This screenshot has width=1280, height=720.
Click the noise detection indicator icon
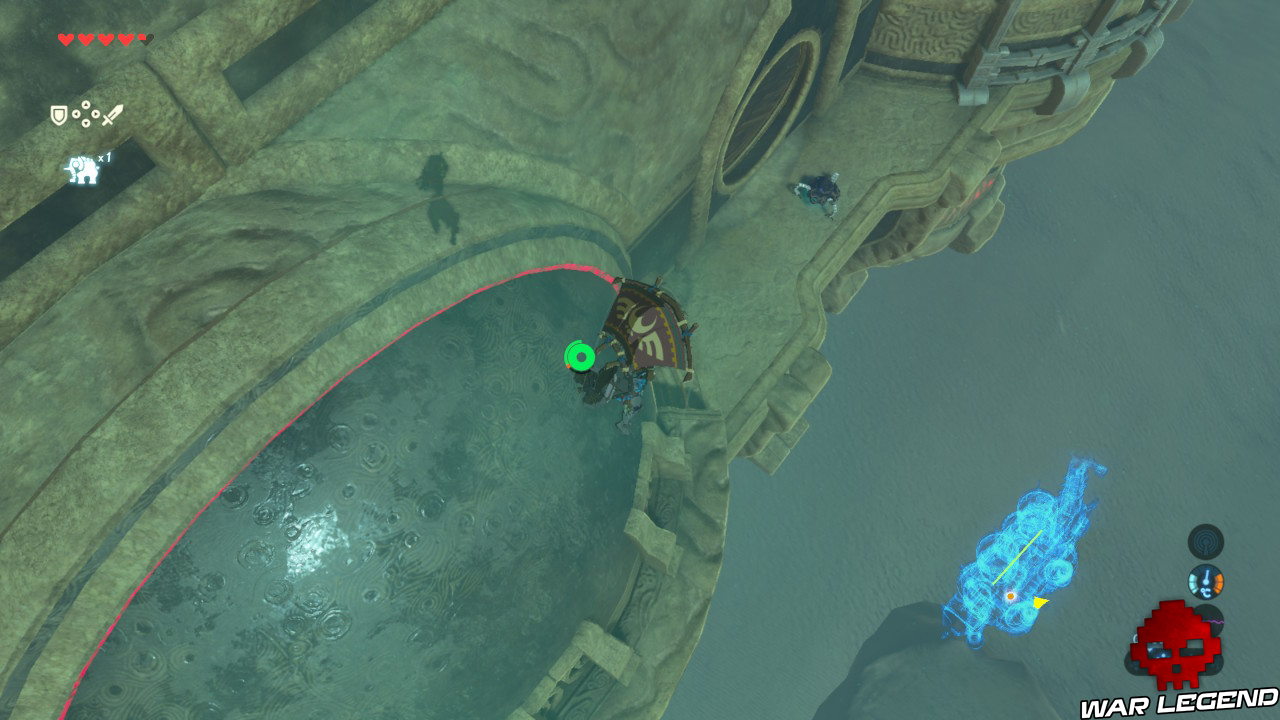[x=1204, y=543]
